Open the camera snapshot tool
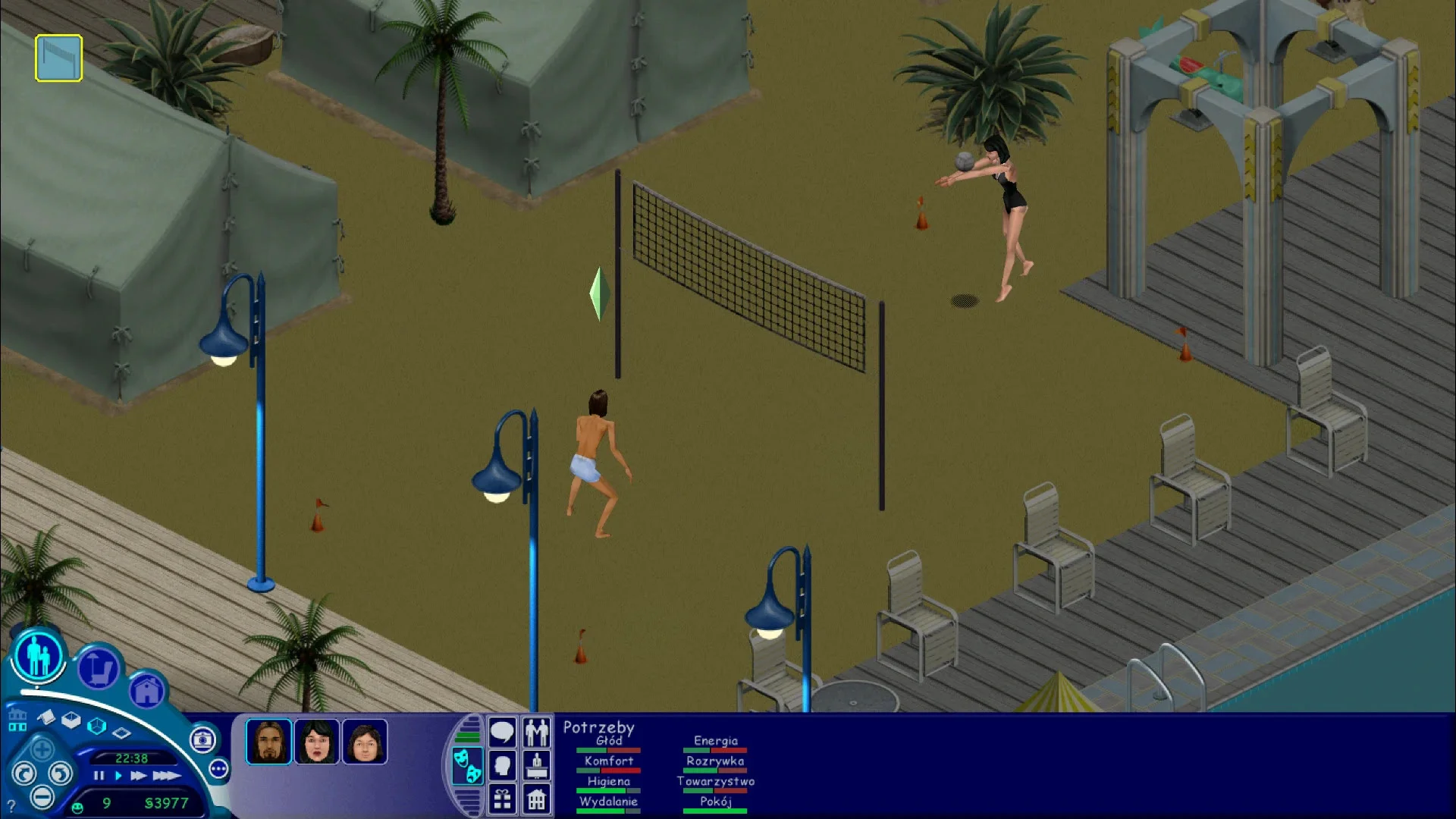This screenshot has height=819, width=1456. 202,739
